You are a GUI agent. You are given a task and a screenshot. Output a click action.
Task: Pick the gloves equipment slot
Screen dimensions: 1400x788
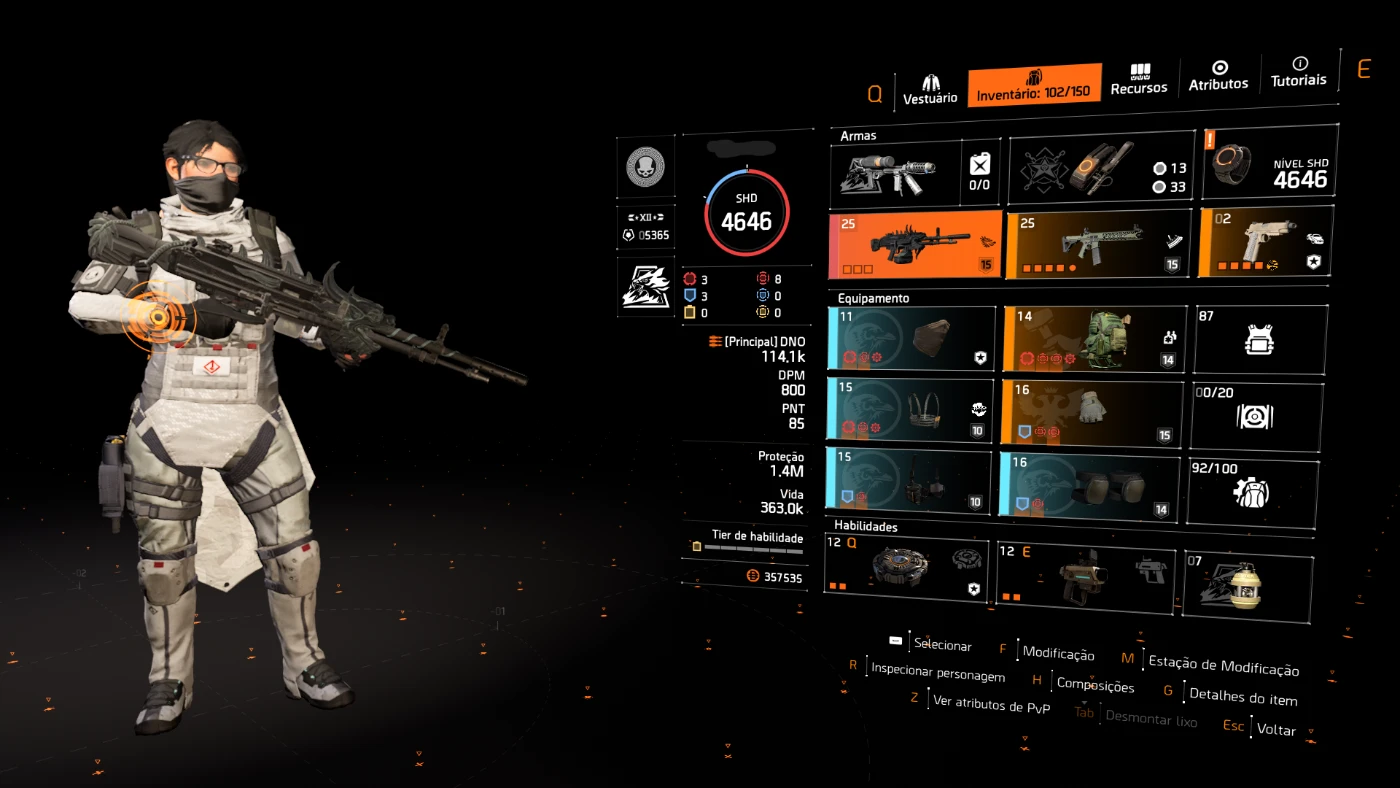[1090, 411]
